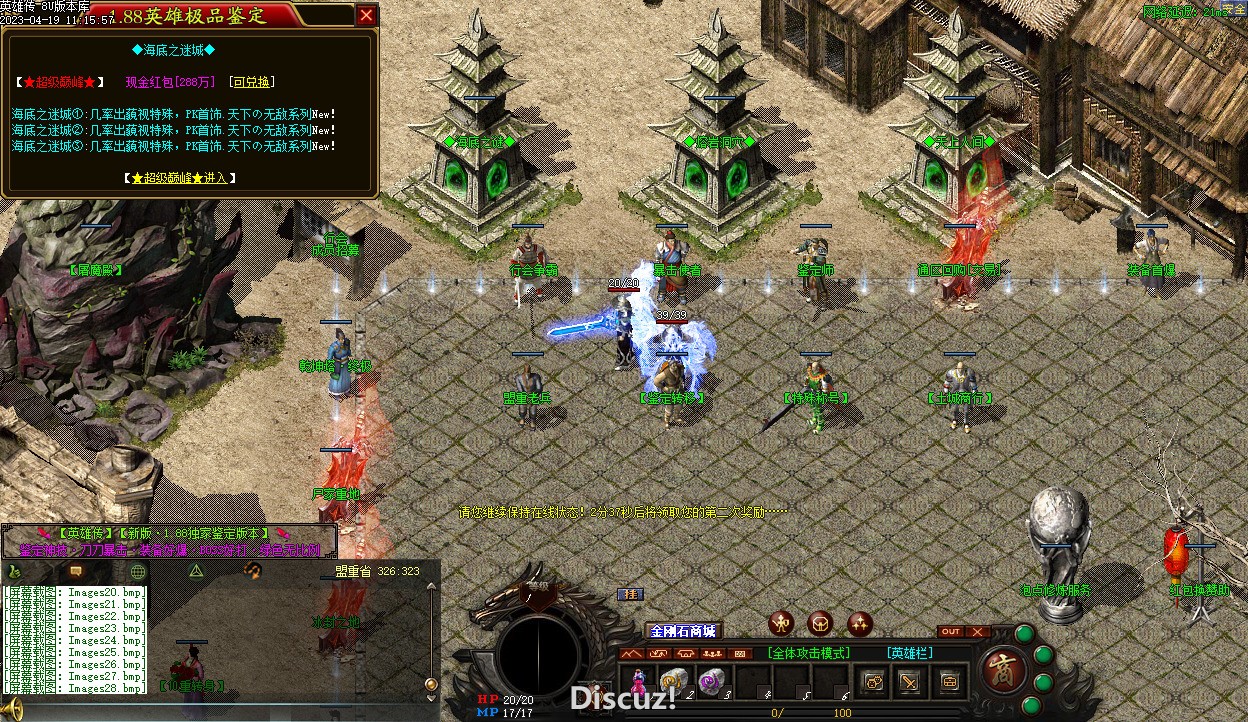Open the chat bubble icon above the chat log

tap(75, 571)
